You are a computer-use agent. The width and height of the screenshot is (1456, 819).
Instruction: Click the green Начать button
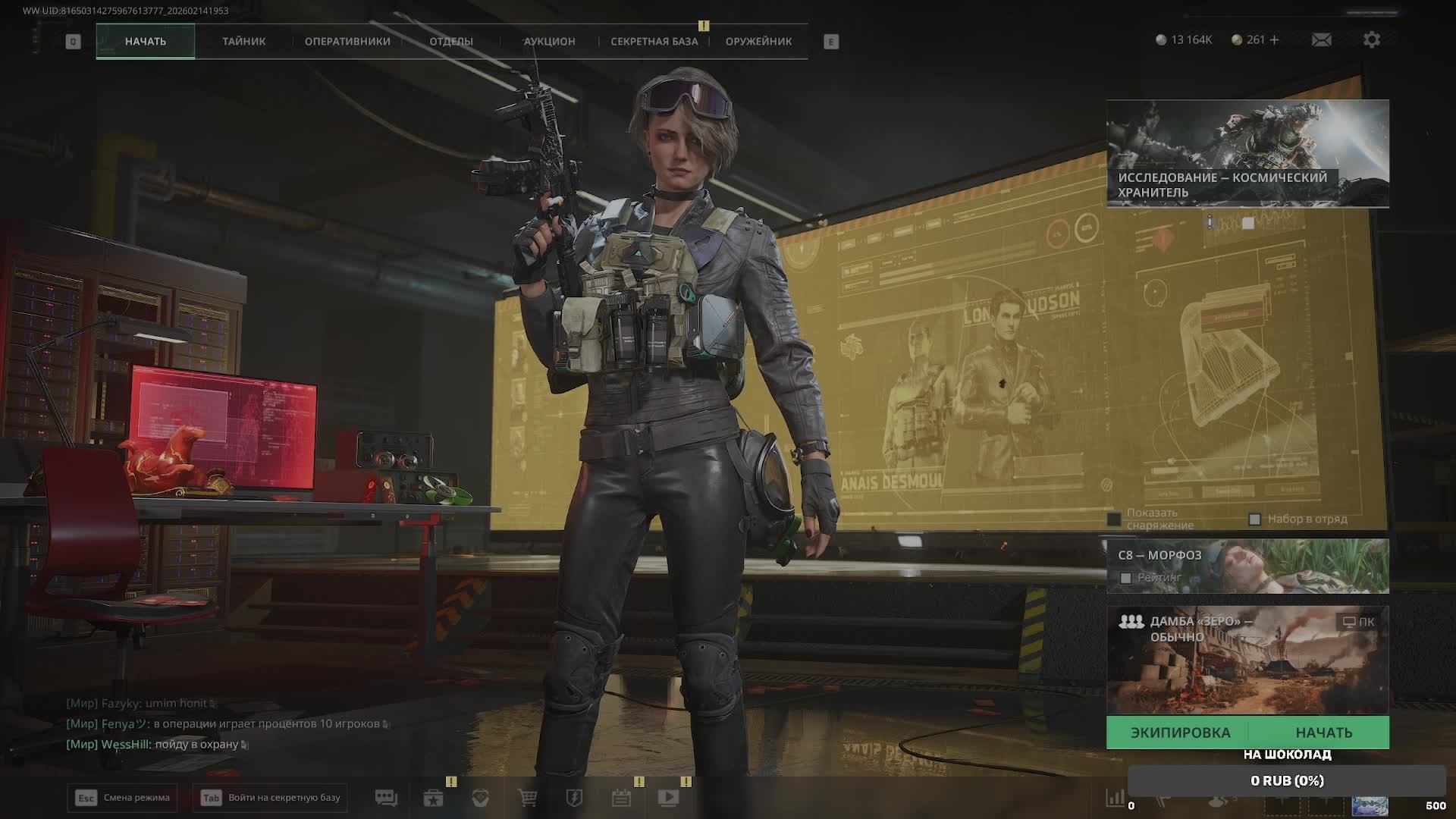(1323, 733)
